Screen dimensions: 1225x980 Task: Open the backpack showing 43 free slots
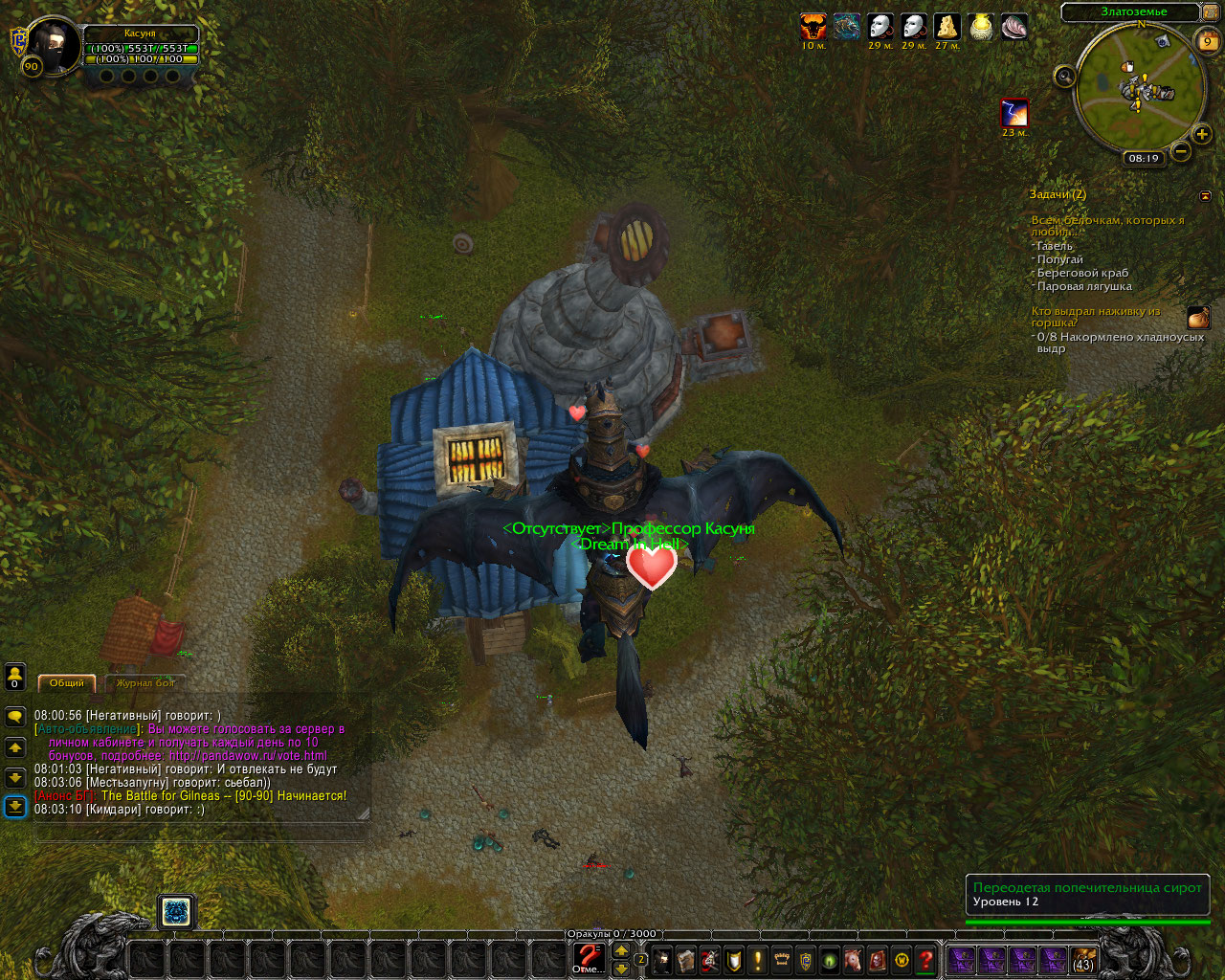click(1083, 960)
